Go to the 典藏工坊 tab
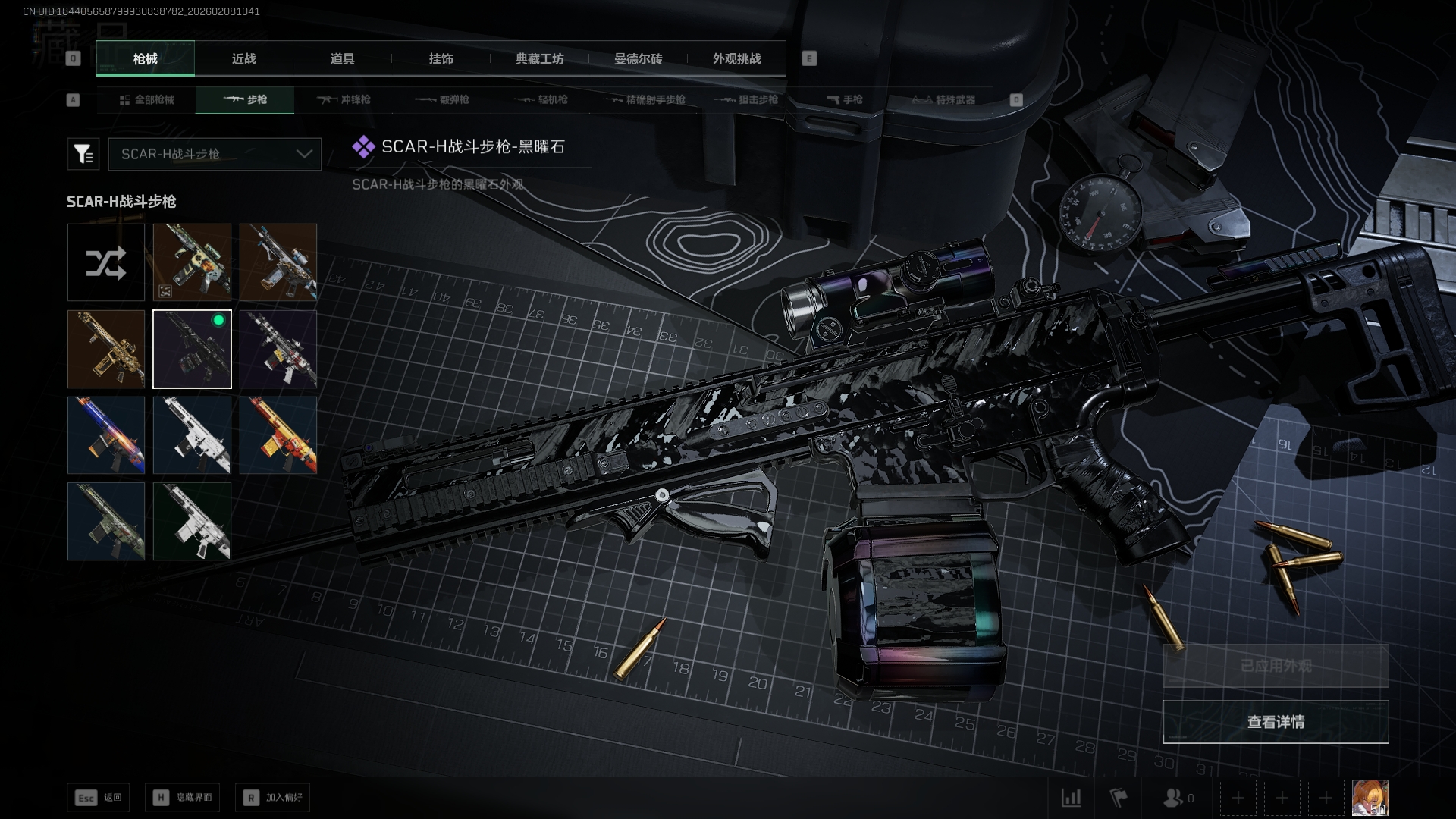 tap(539, 58)
